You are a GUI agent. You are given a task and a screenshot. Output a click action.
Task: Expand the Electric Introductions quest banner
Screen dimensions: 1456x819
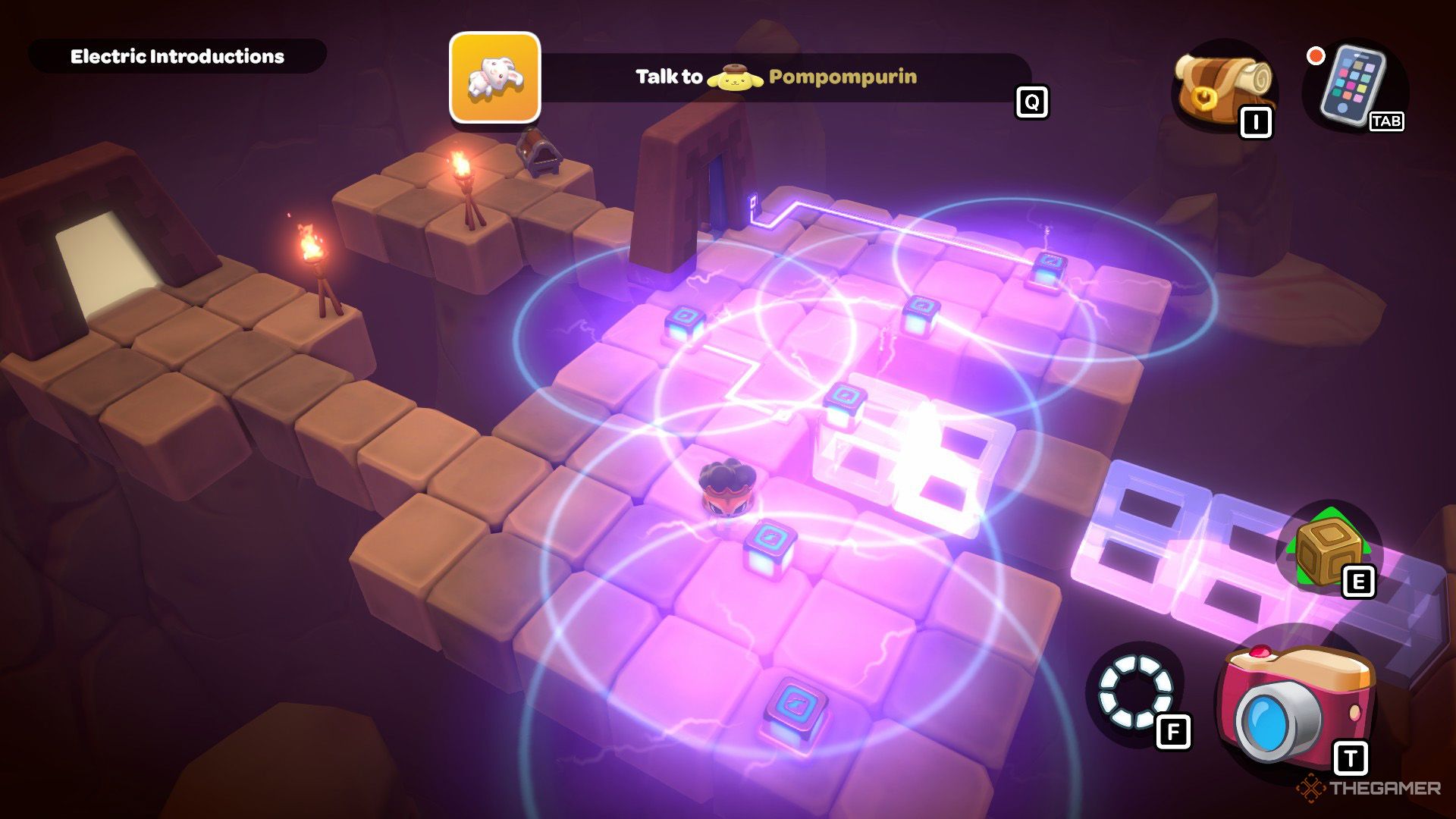click(x=178, y=55)
